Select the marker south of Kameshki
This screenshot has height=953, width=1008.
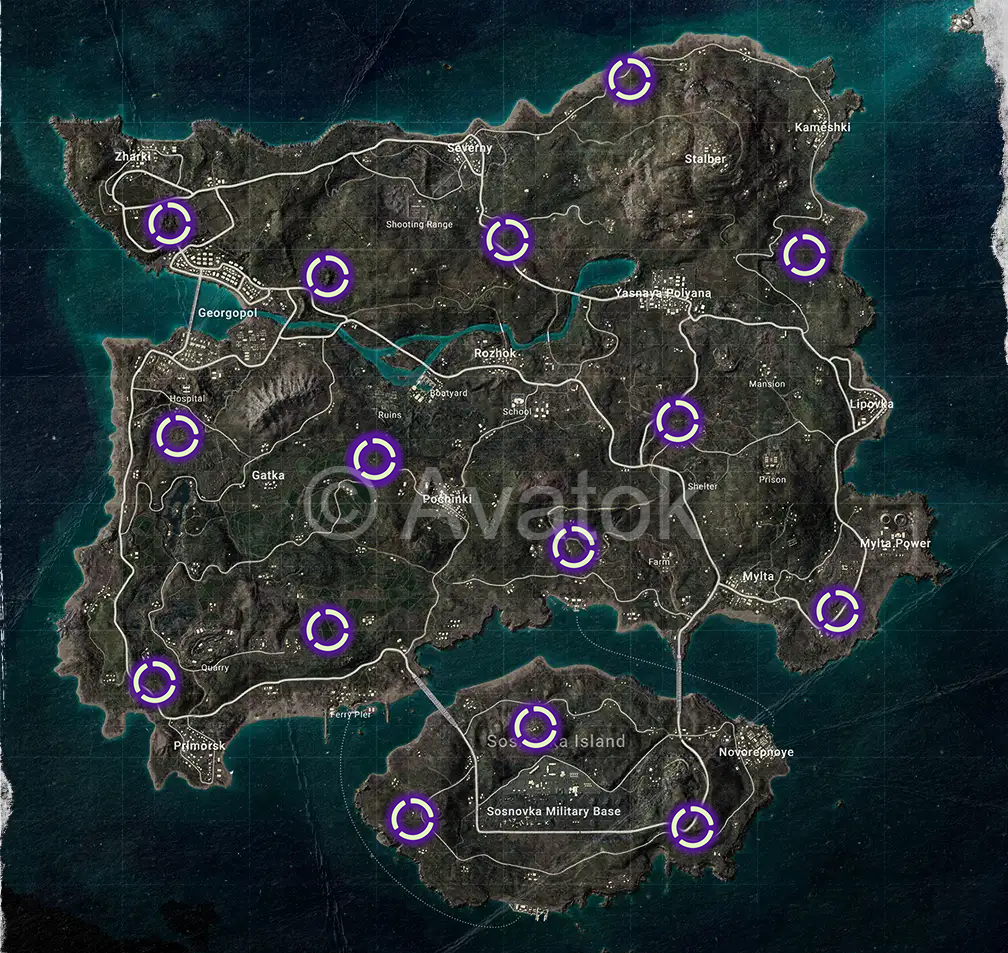802,255
